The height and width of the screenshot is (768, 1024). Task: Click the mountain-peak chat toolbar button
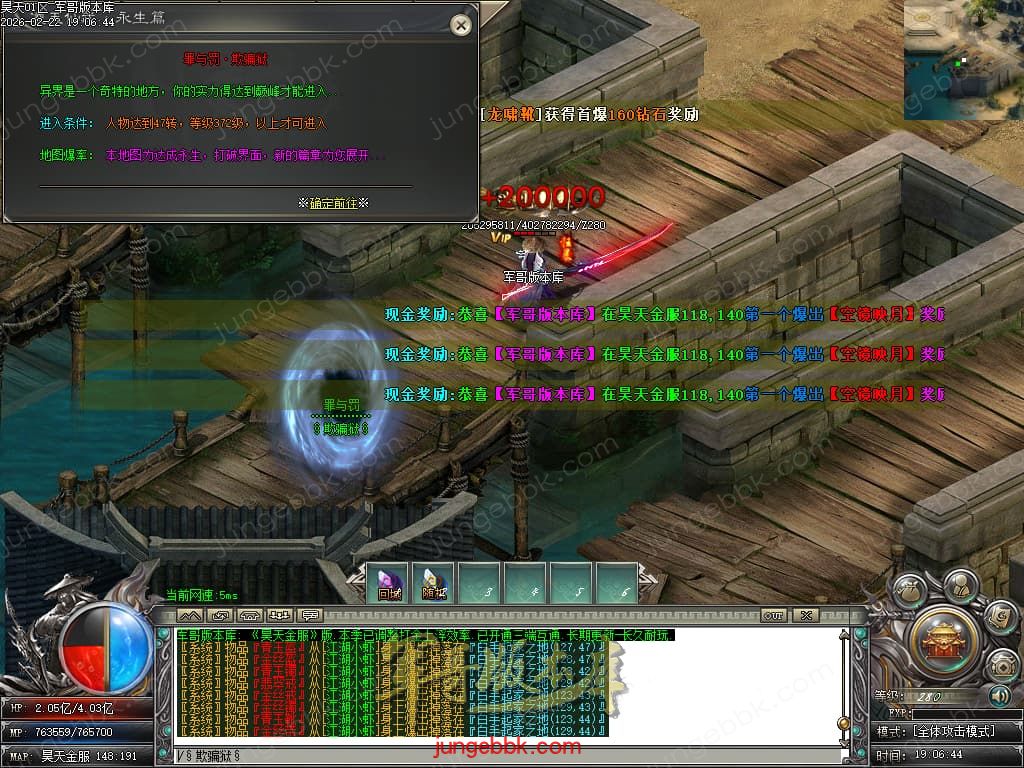point(190,615)
